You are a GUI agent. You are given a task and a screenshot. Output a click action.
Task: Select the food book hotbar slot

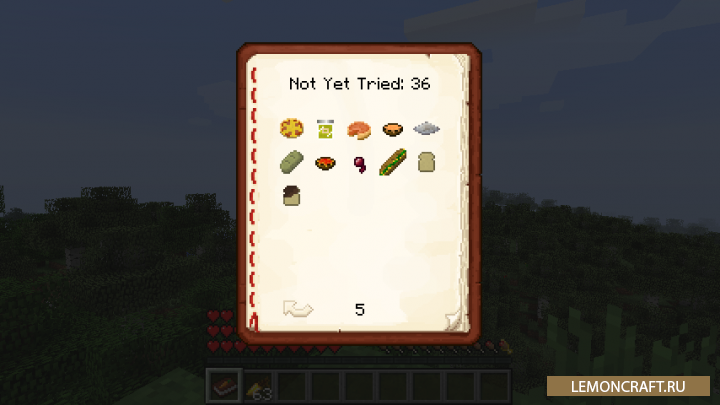click(x=223, y=386)
